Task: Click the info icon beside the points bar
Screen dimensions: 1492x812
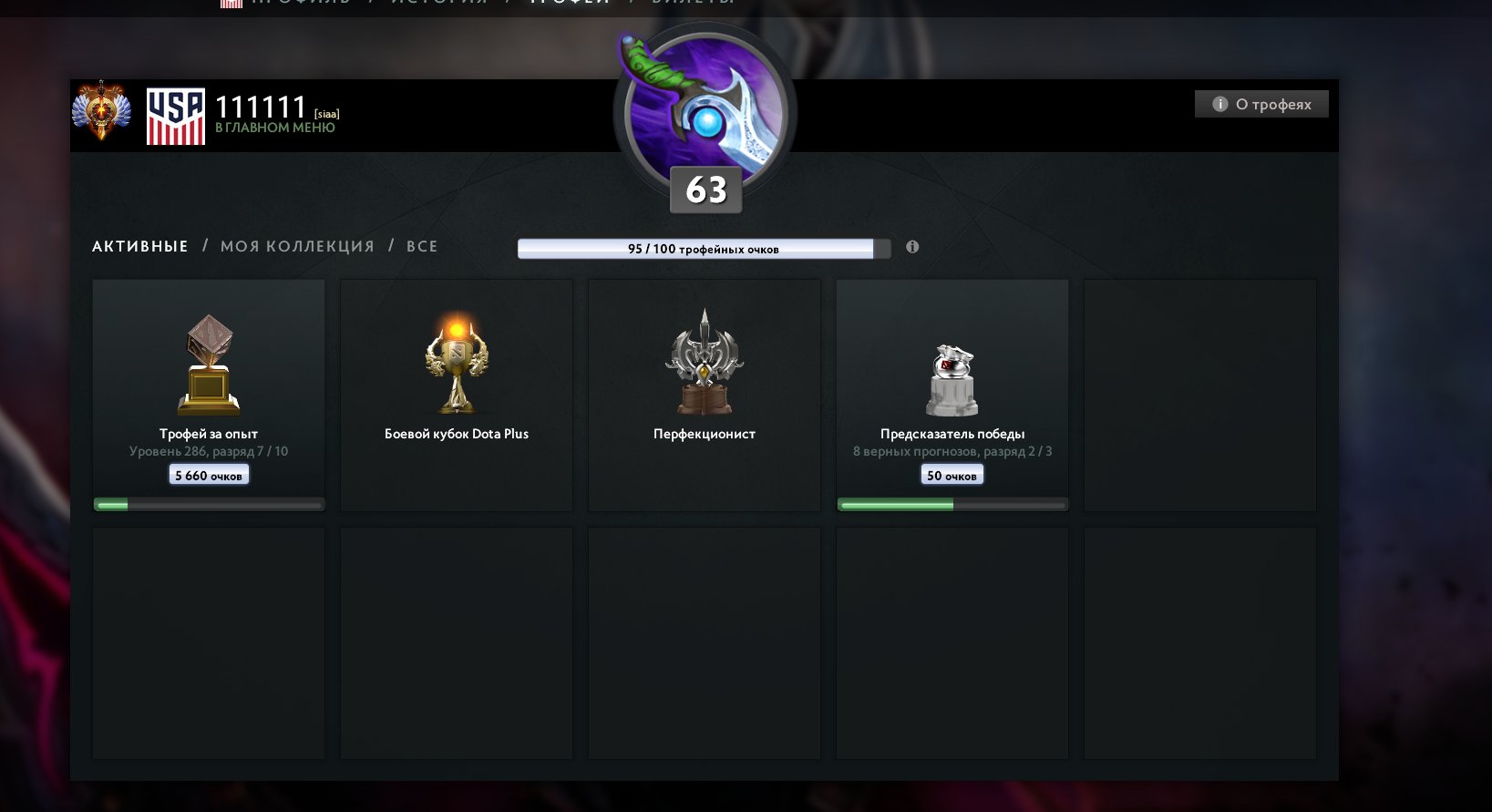Action: [x=912, y=246]
